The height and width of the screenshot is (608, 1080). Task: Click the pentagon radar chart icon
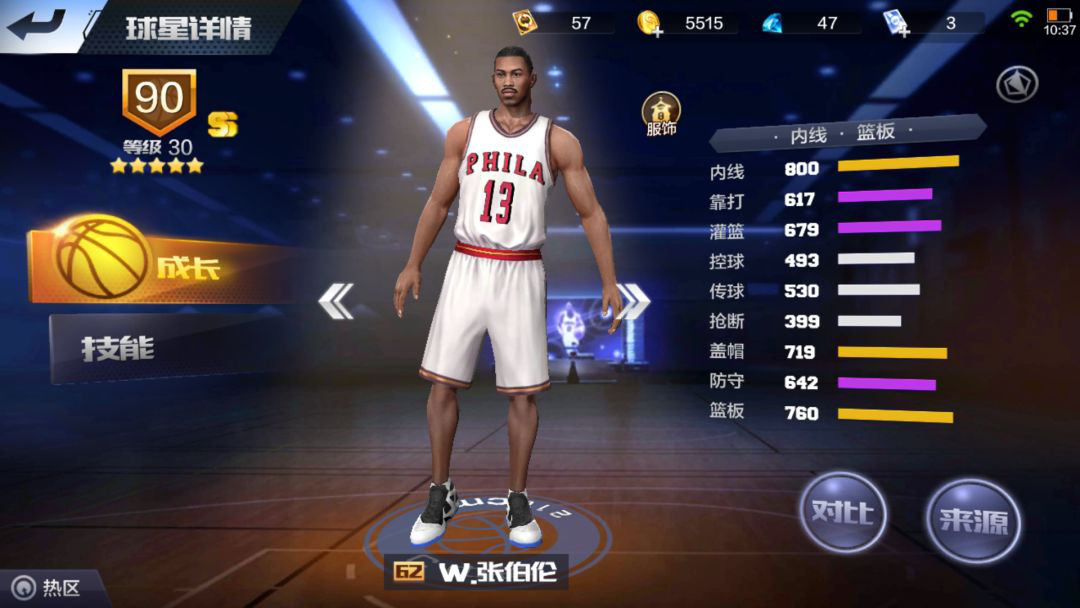tap(1017, 85)
